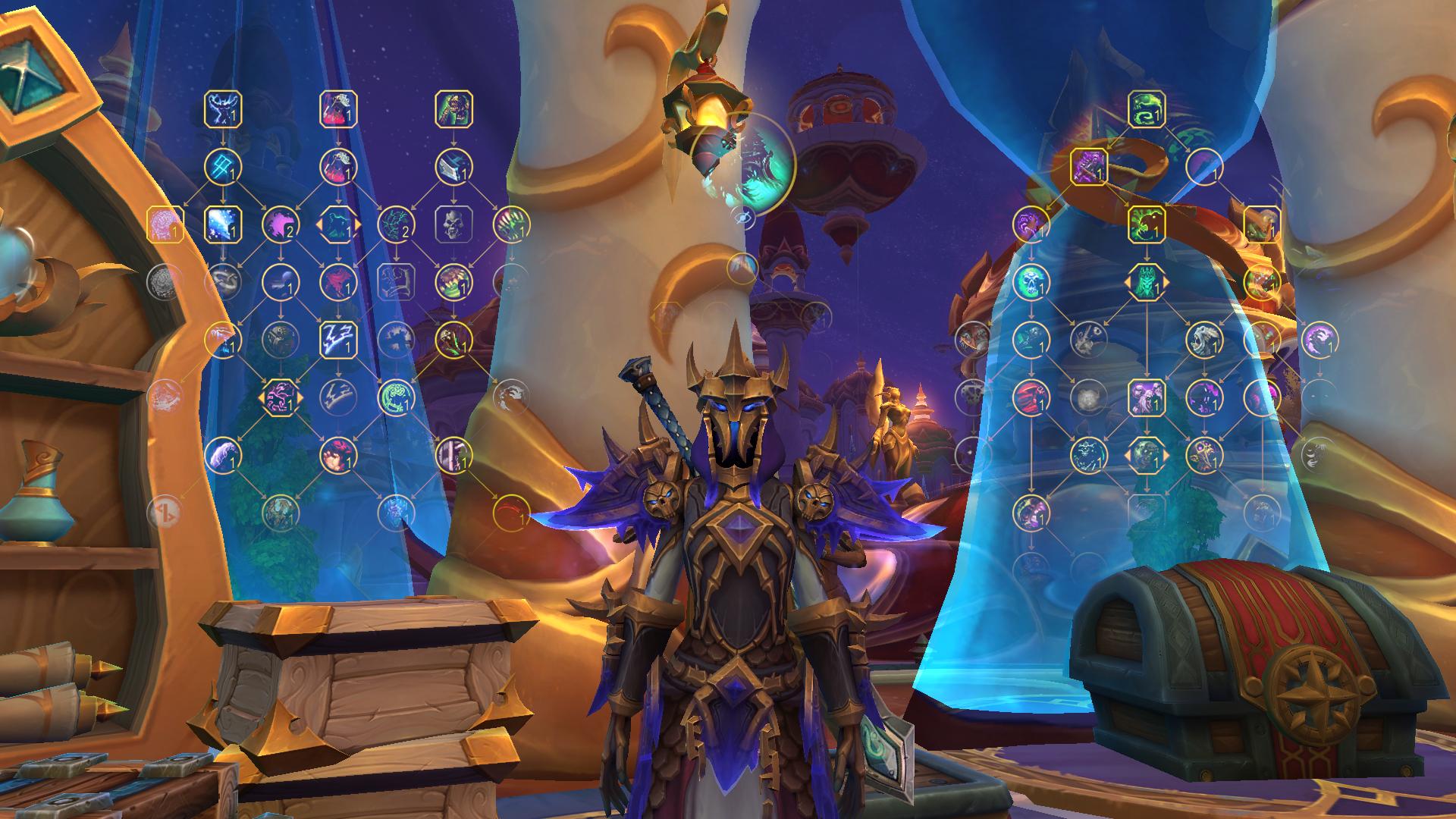Select the pink brain talent on the far left
The width and height of the screenshot is (1456, 819).
[x=164, y=222]
